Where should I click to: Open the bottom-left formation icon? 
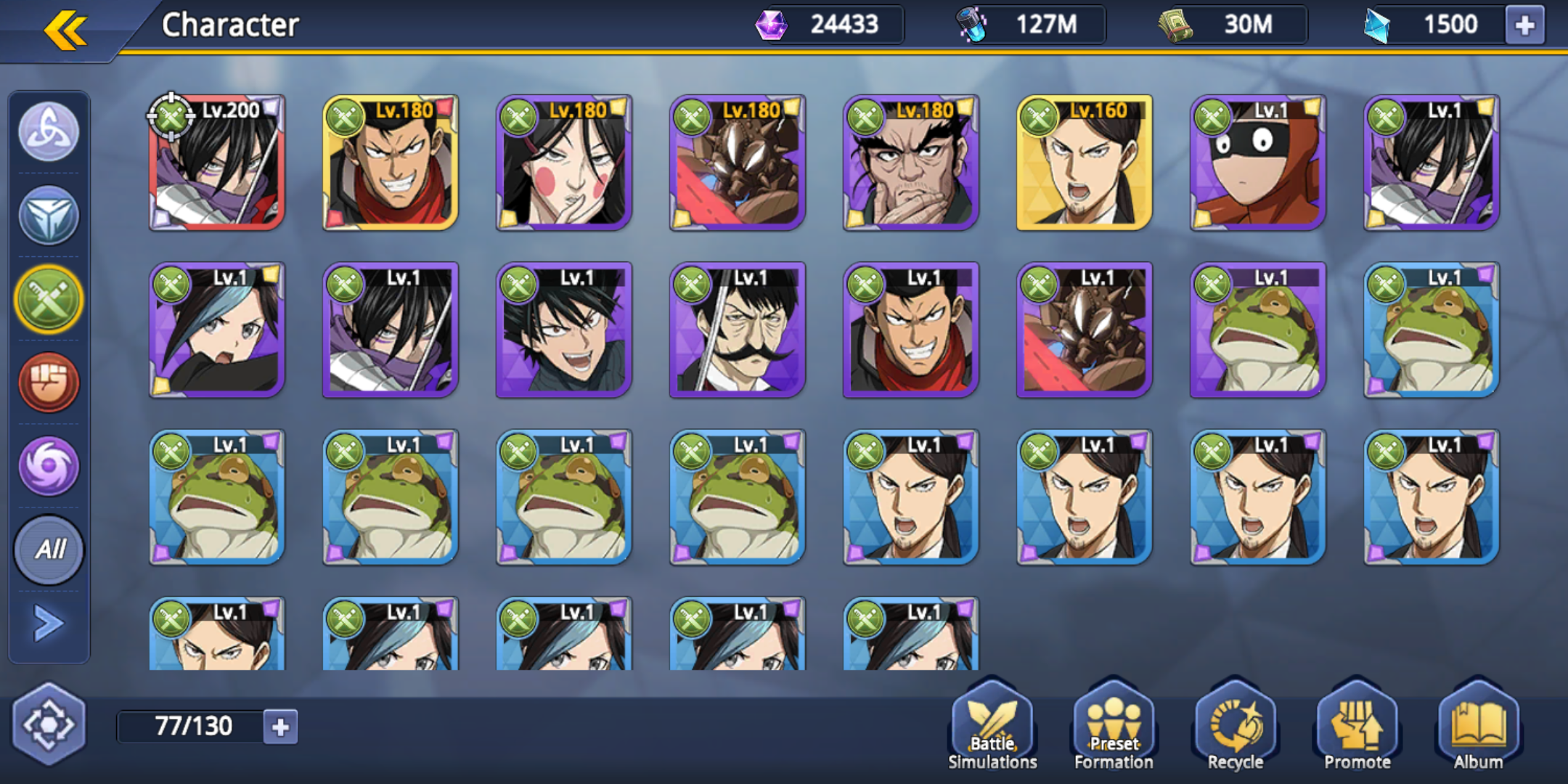[x=49, y=723]
